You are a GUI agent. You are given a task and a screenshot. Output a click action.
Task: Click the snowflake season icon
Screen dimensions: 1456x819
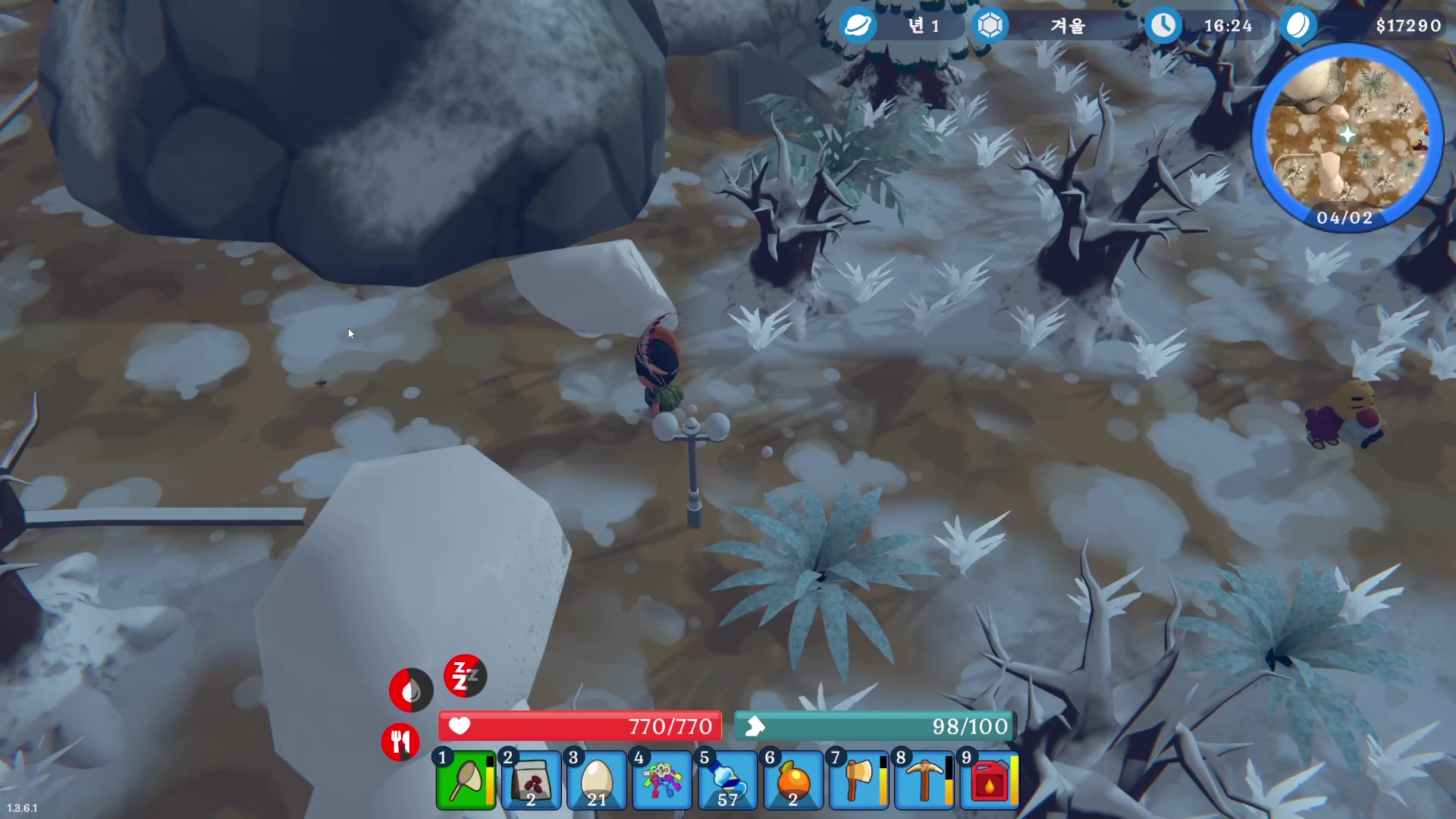tap(990, 26)
